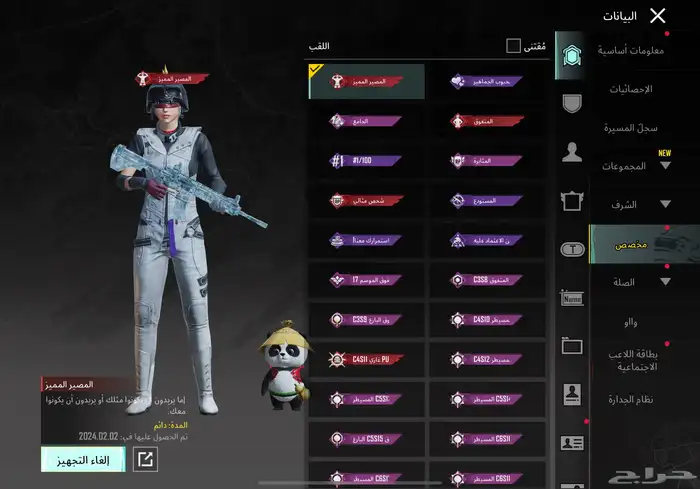
Task: Close the data screen with the X
Action: [657, 15]
